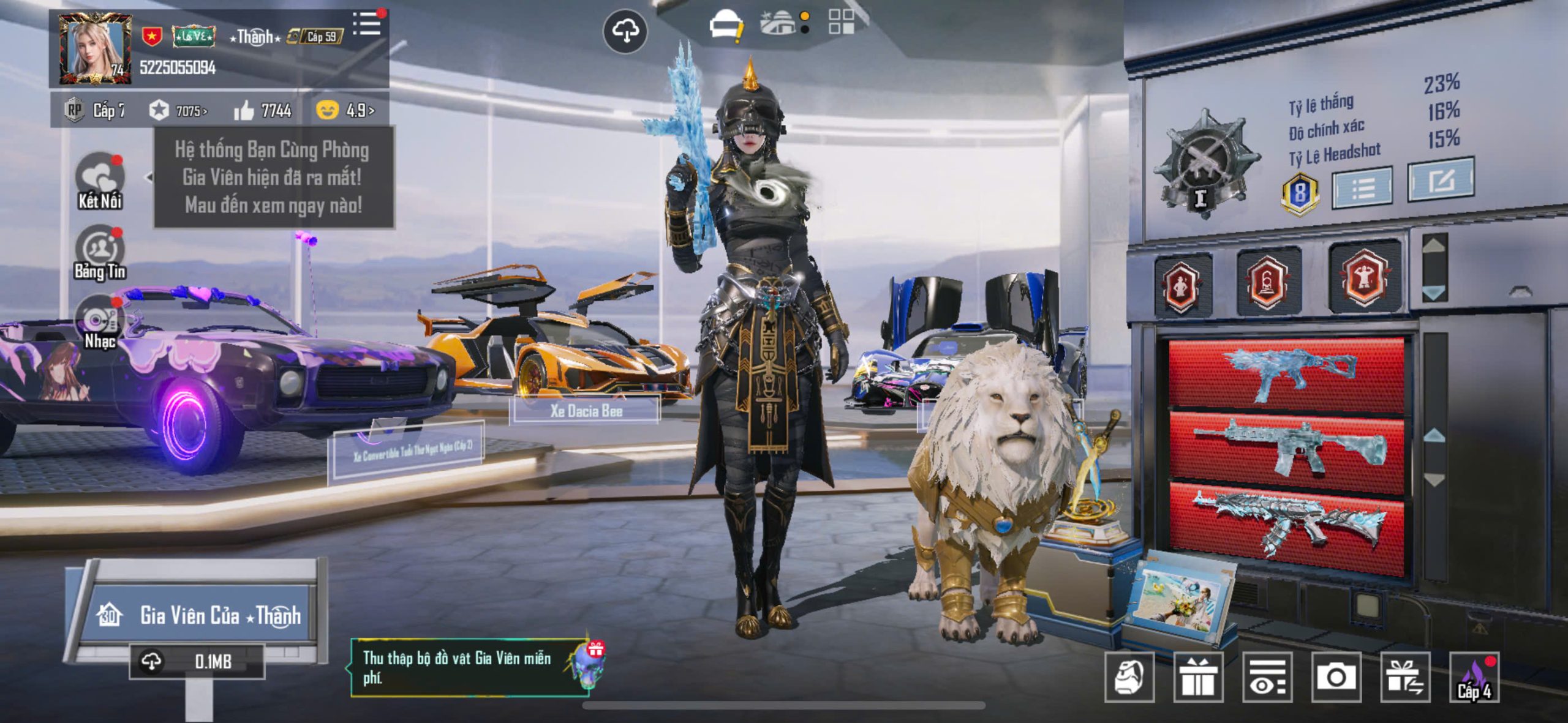Download the 0.1MB resource pack

(197, 661)
